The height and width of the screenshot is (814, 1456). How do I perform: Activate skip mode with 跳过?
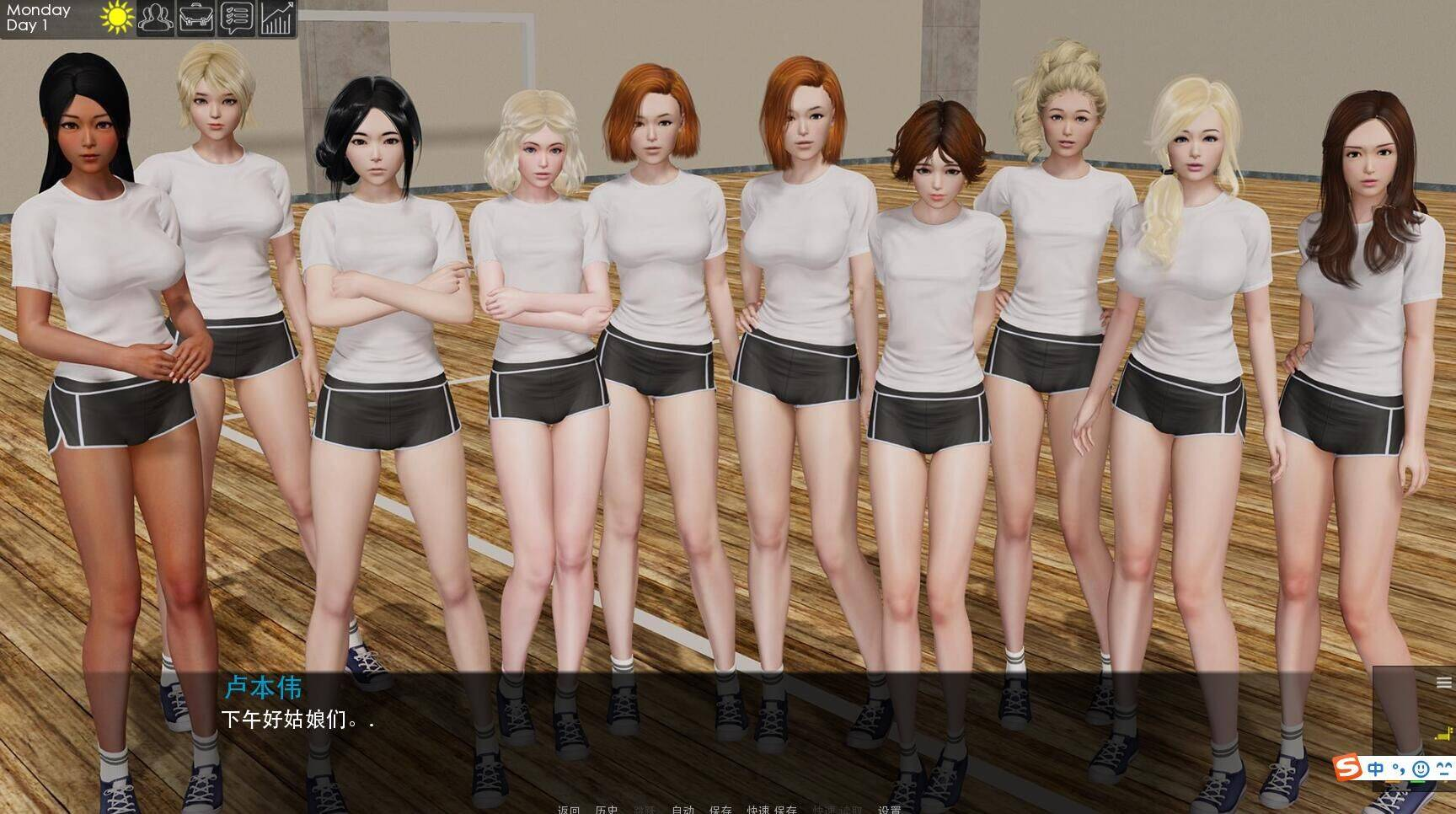pos(644,807)
